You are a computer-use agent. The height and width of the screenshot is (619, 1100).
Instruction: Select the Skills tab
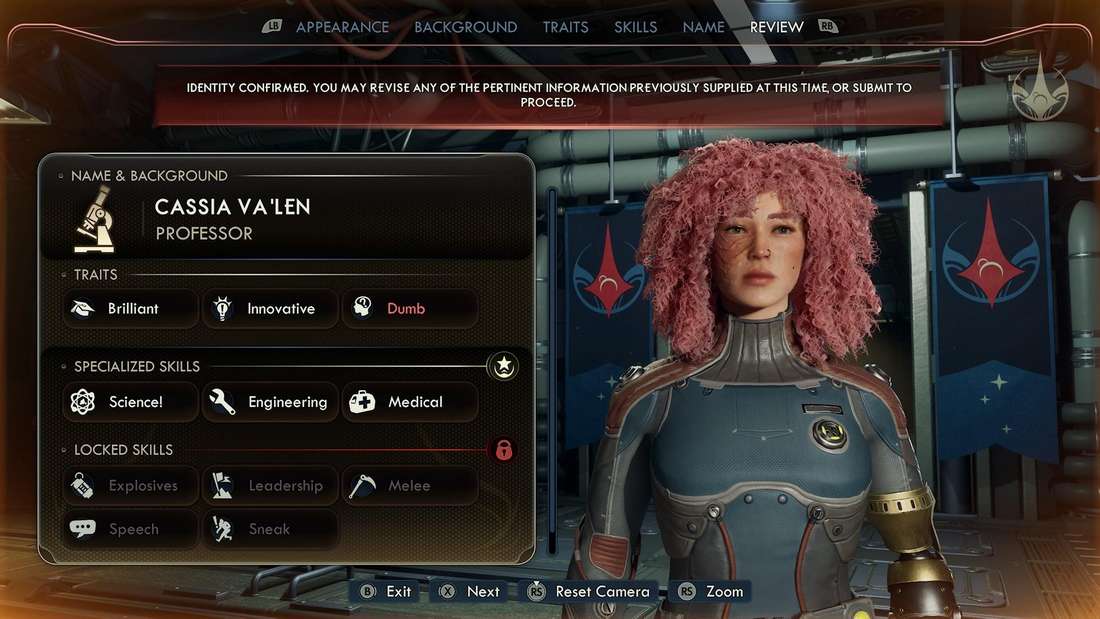[635, 27]
